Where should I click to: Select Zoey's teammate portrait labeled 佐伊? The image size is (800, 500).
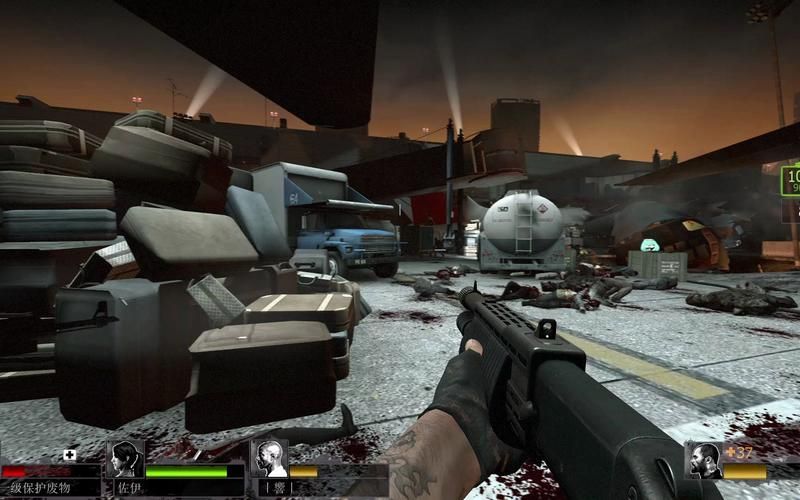tap(126, 459)
